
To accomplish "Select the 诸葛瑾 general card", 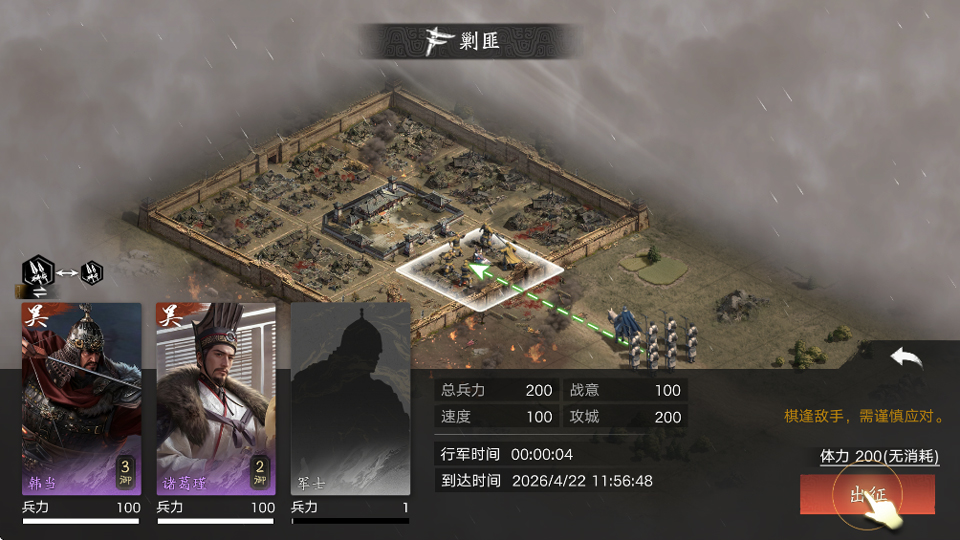I will tap(215, 398).
